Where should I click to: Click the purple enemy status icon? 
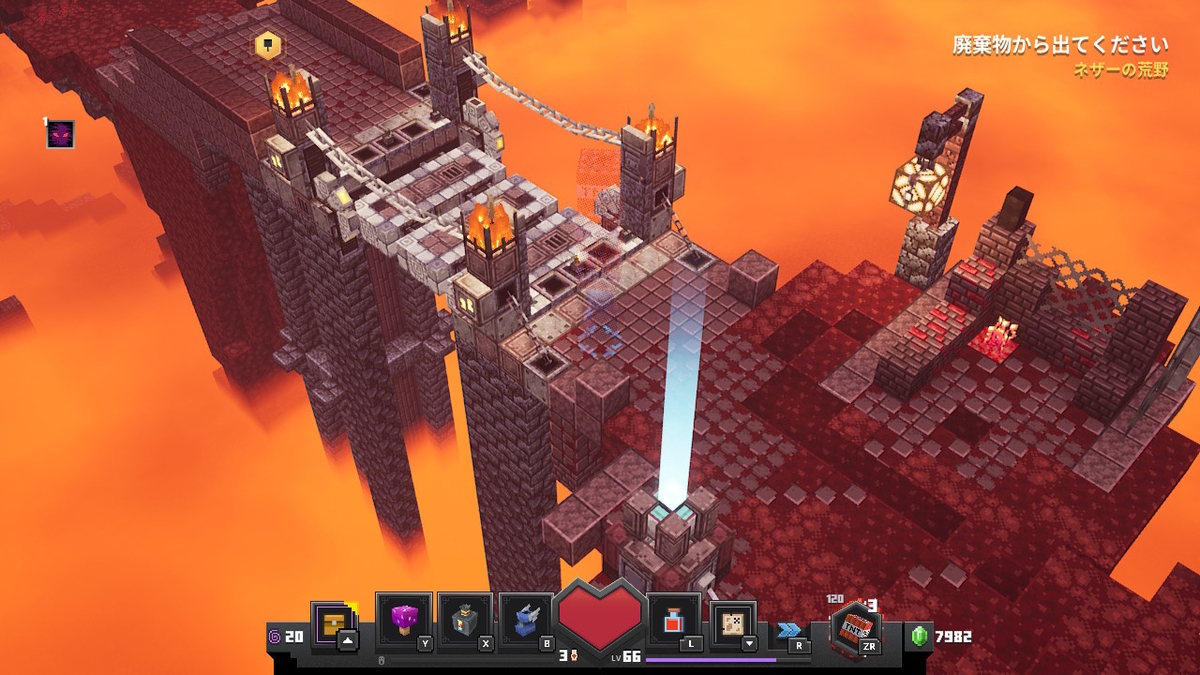click(x=61, y=134)
